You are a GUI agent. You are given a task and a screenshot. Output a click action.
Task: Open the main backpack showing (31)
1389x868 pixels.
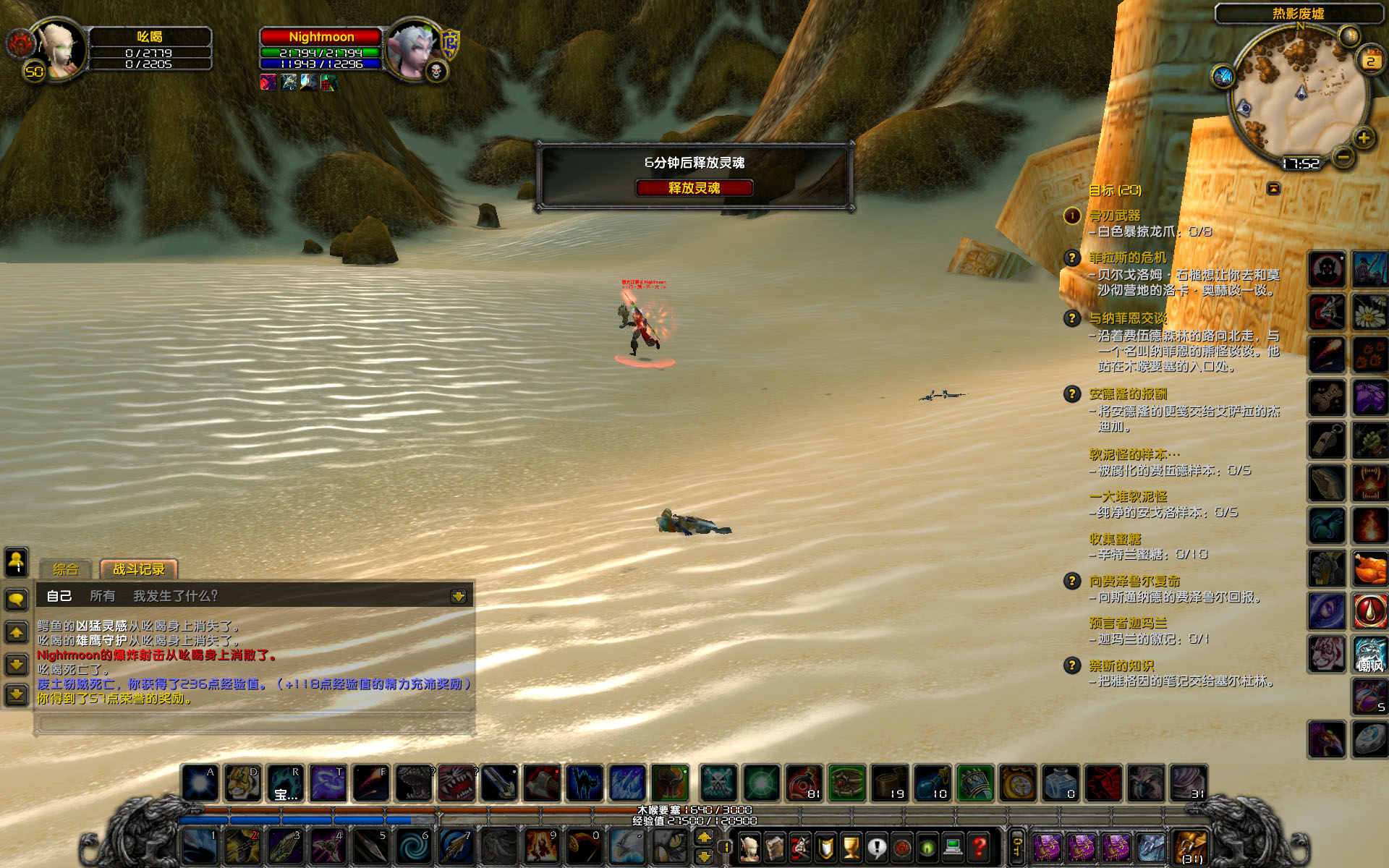click(1192, 846)
